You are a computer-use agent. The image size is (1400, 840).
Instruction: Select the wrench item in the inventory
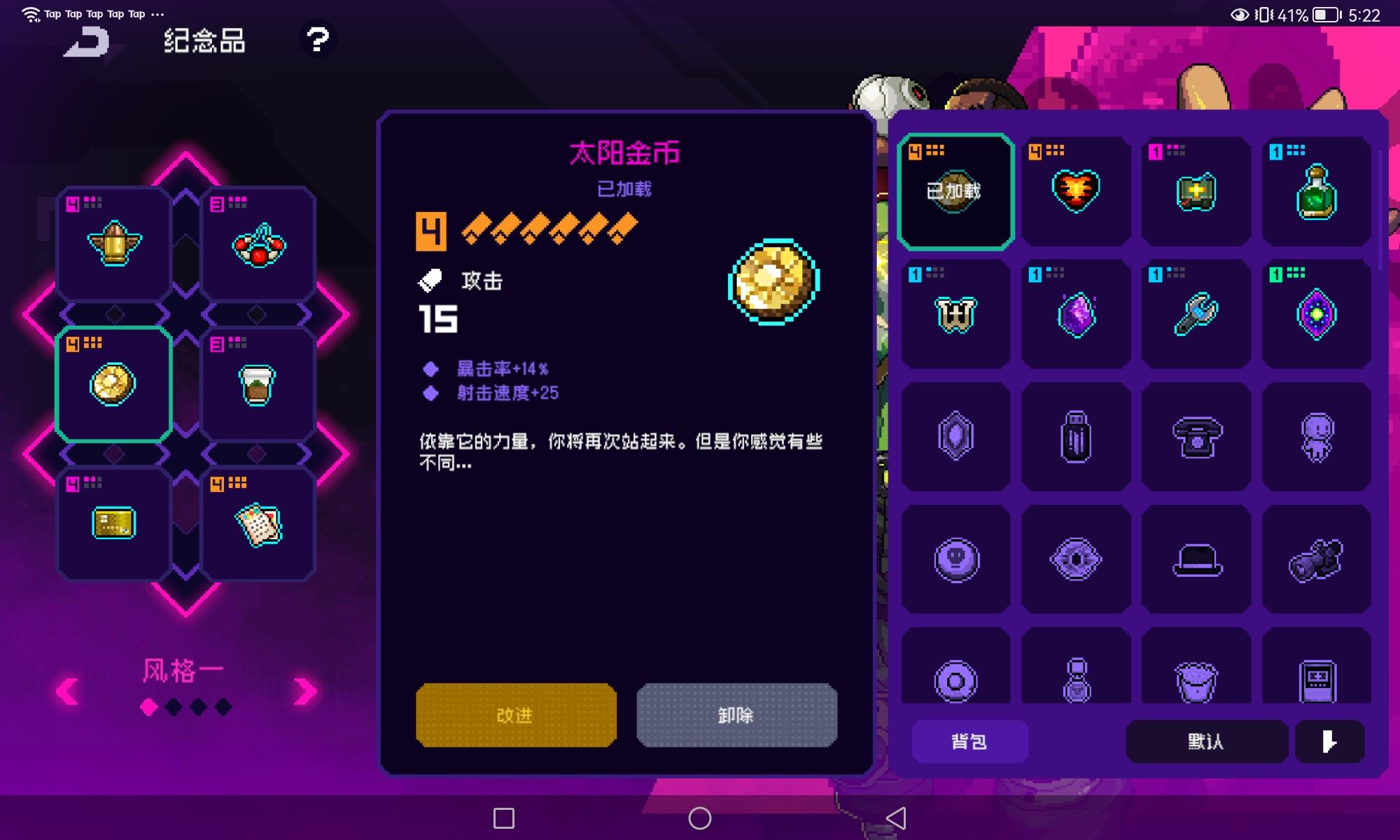click(1196, 314)
